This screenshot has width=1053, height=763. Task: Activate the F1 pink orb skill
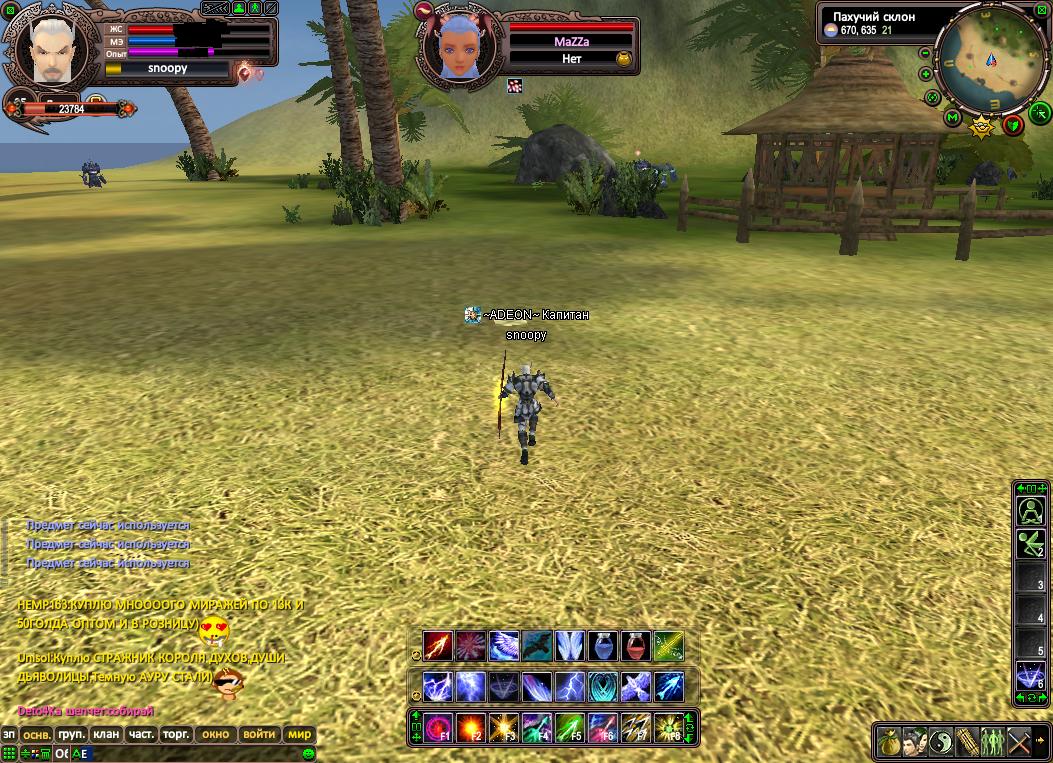(438, 727)
